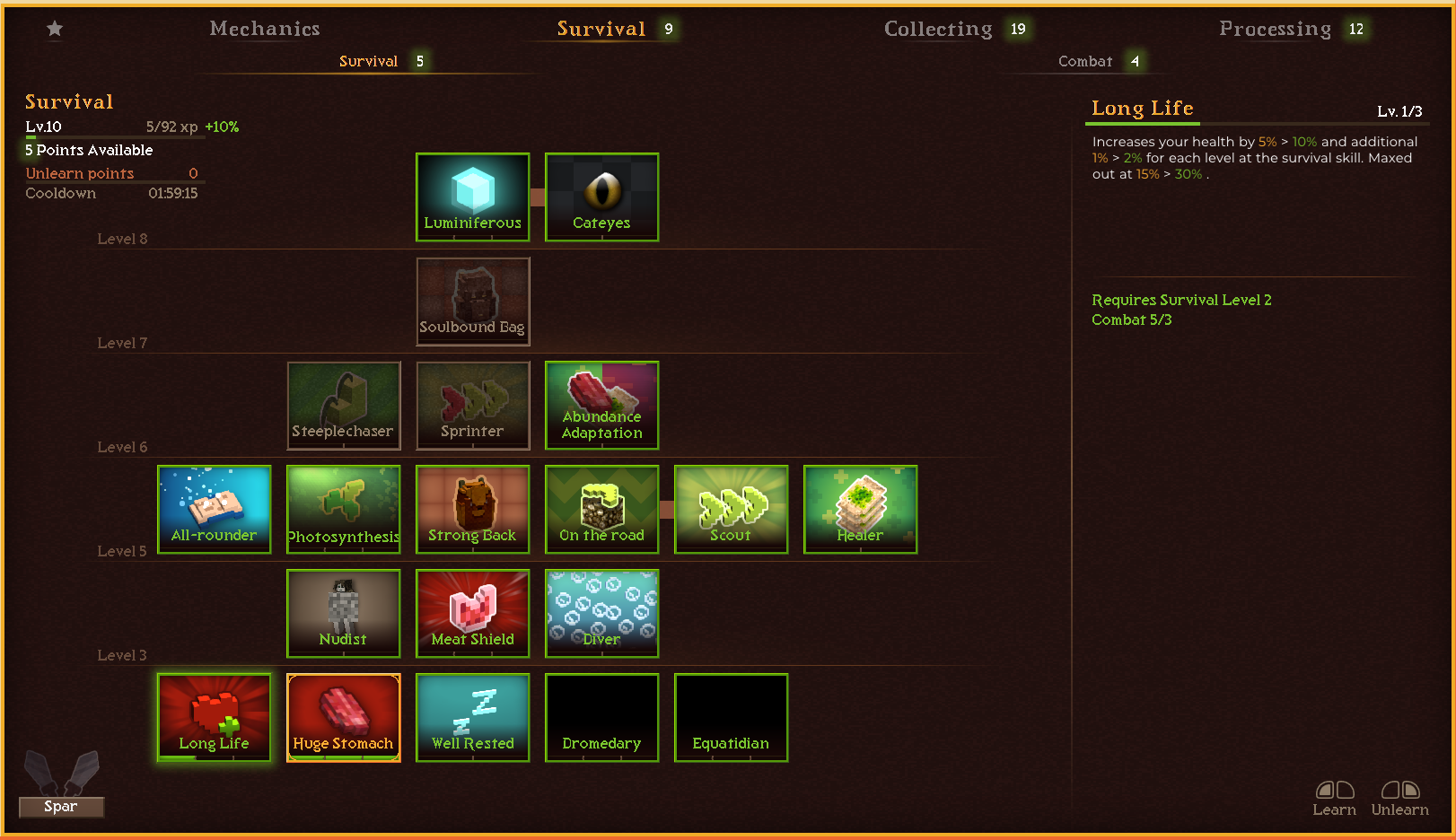Click the star favorites tab
The width and height of the screenshot is (1456, 840).
(55, 29)
